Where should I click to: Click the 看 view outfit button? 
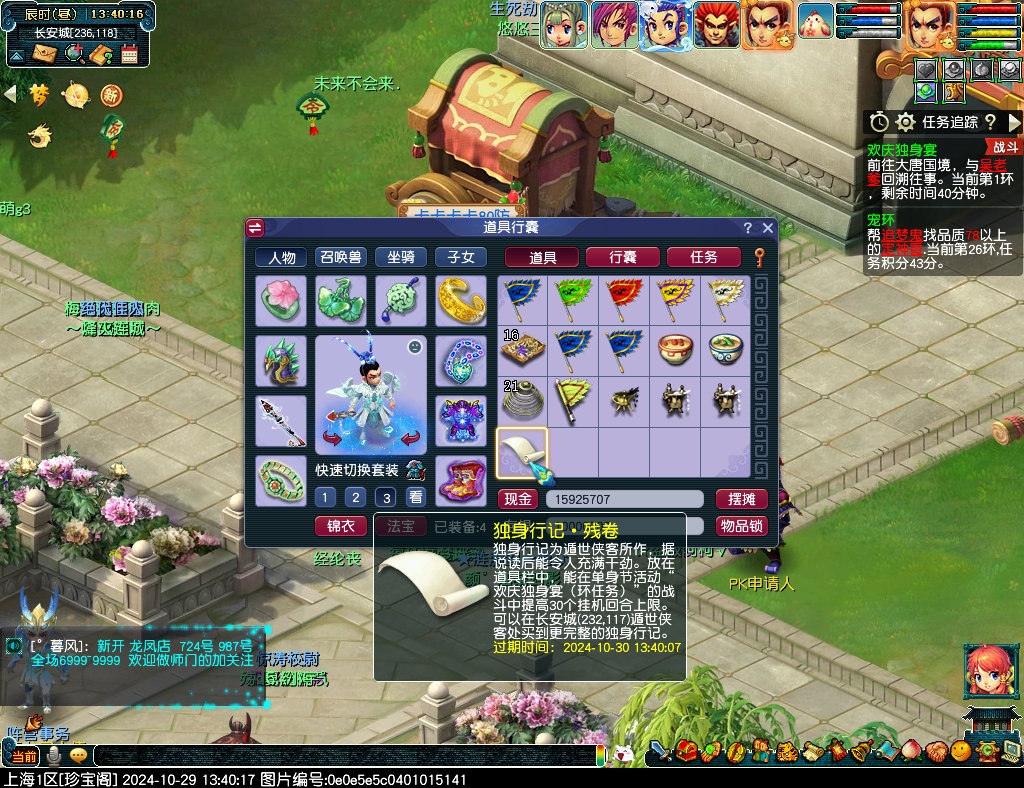click(x=415, y=497)
